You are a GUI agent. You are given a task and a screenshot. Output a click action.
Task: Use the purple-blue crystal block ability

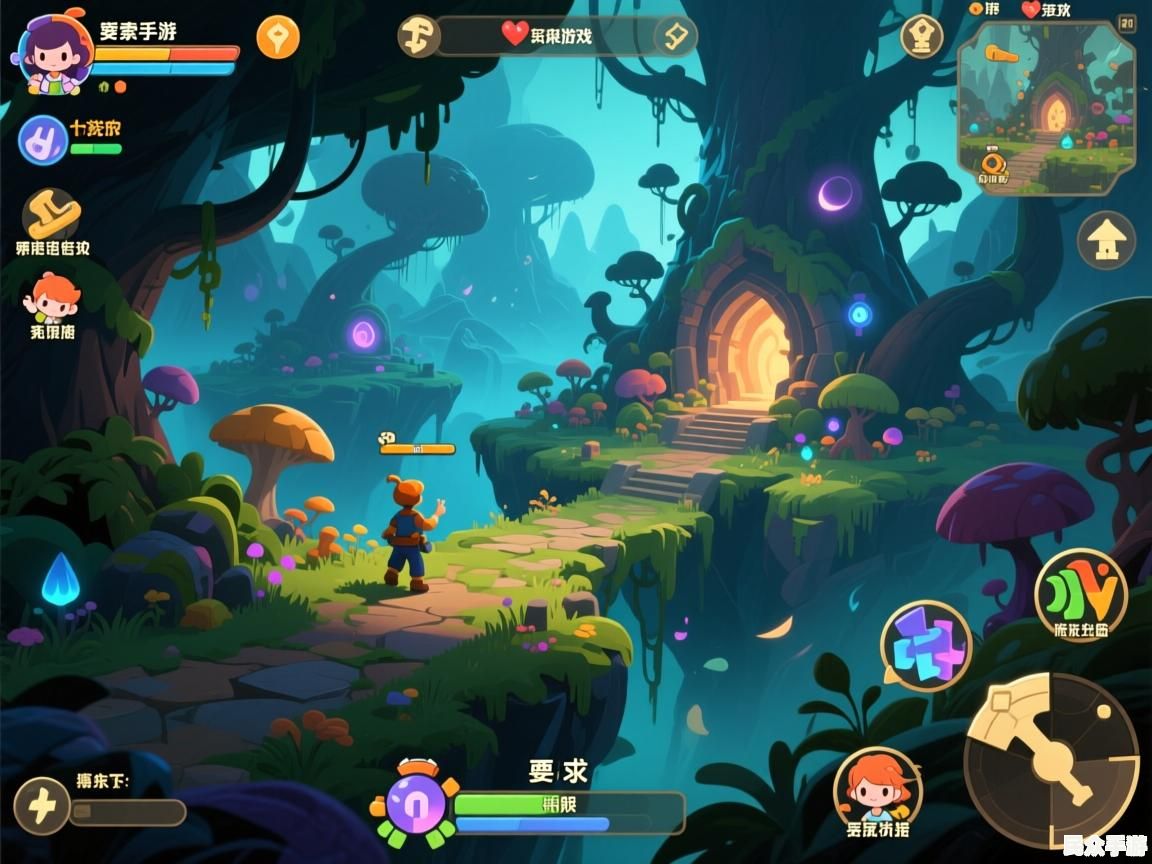926,646
